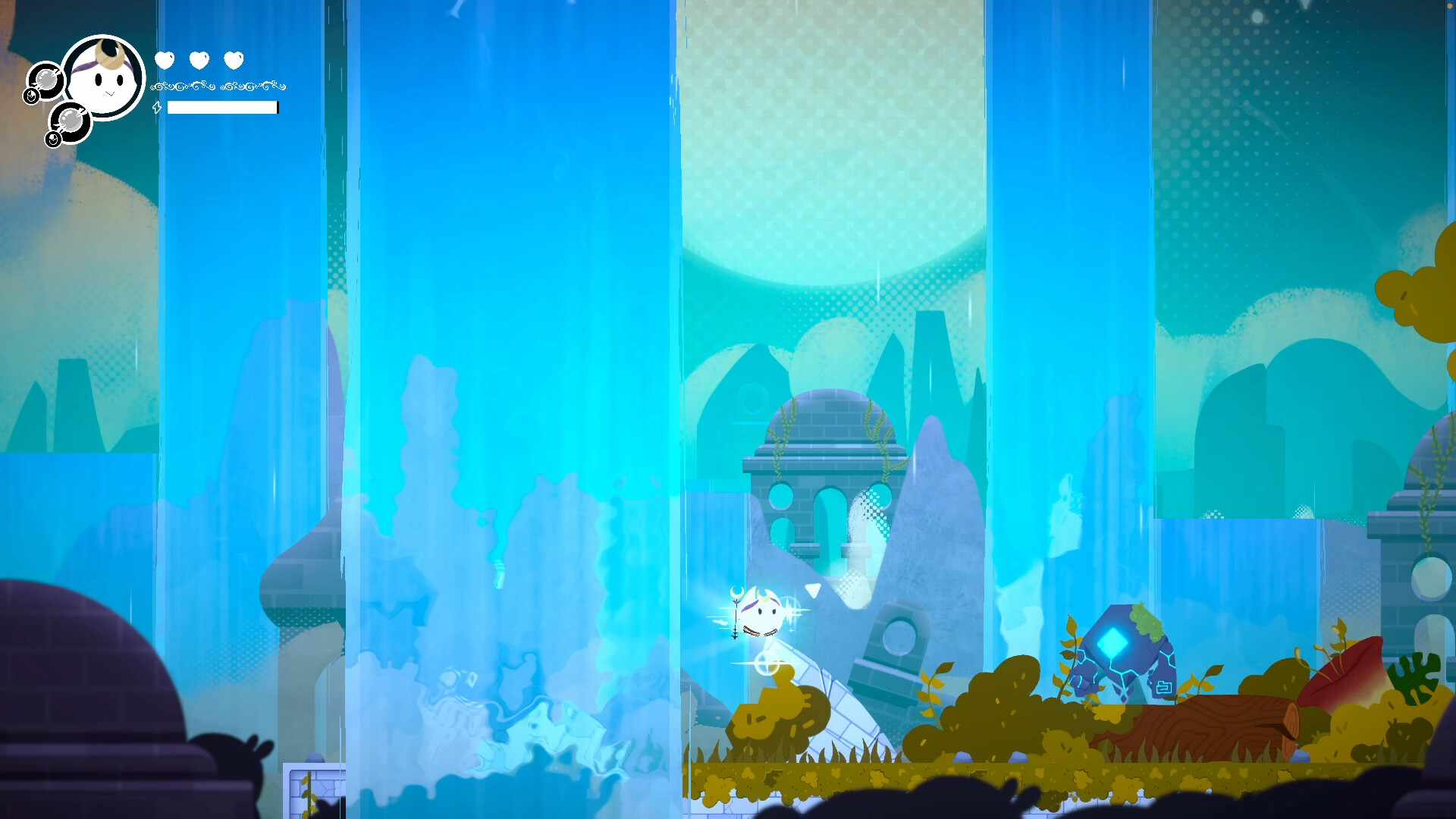This screenshot has width=1456, height=819.
Task: Select the first heart icon
Action: (165, 59)
